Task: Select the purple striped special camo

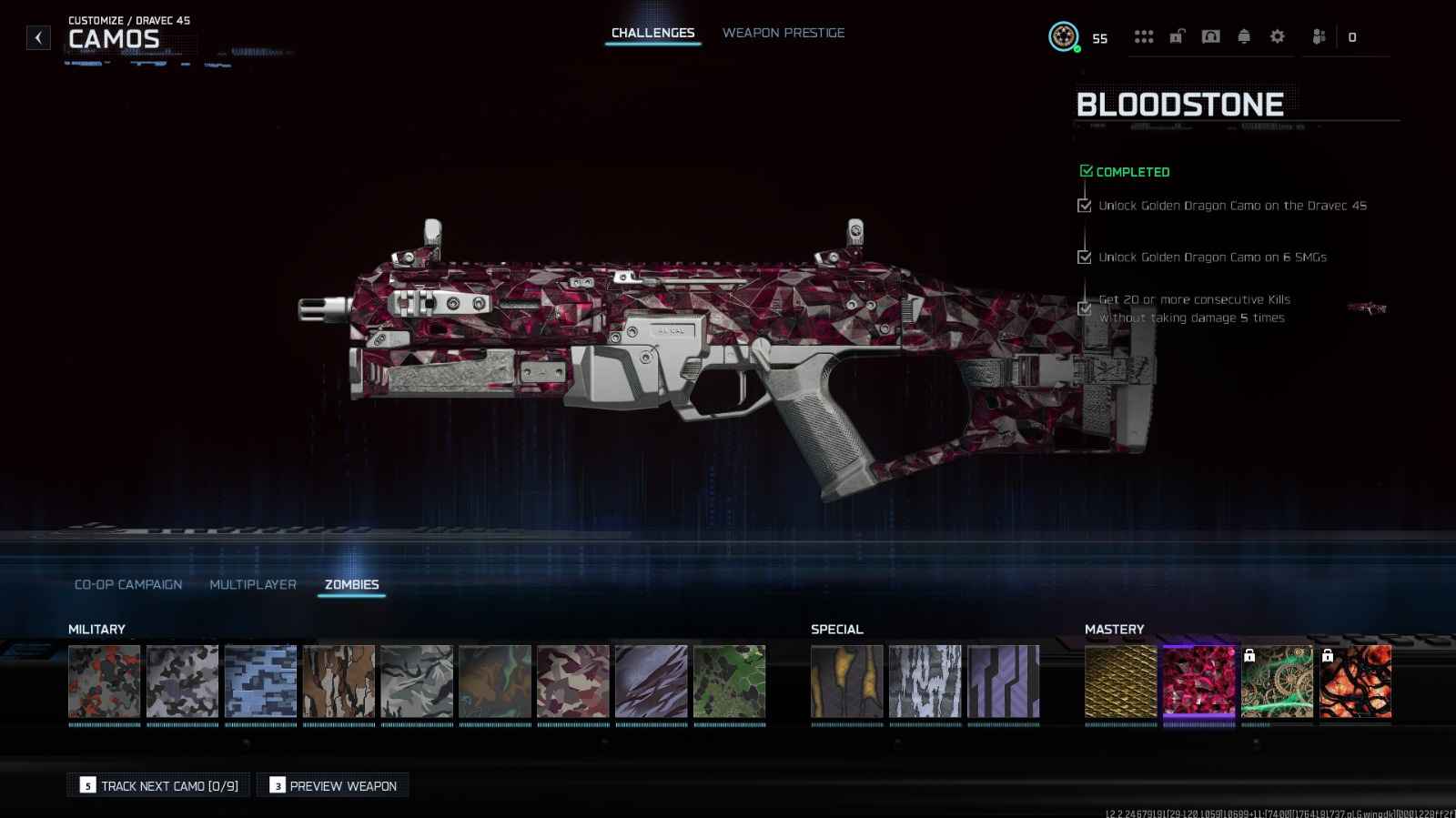Action: pyautogui.click(x=1003, y=682)
